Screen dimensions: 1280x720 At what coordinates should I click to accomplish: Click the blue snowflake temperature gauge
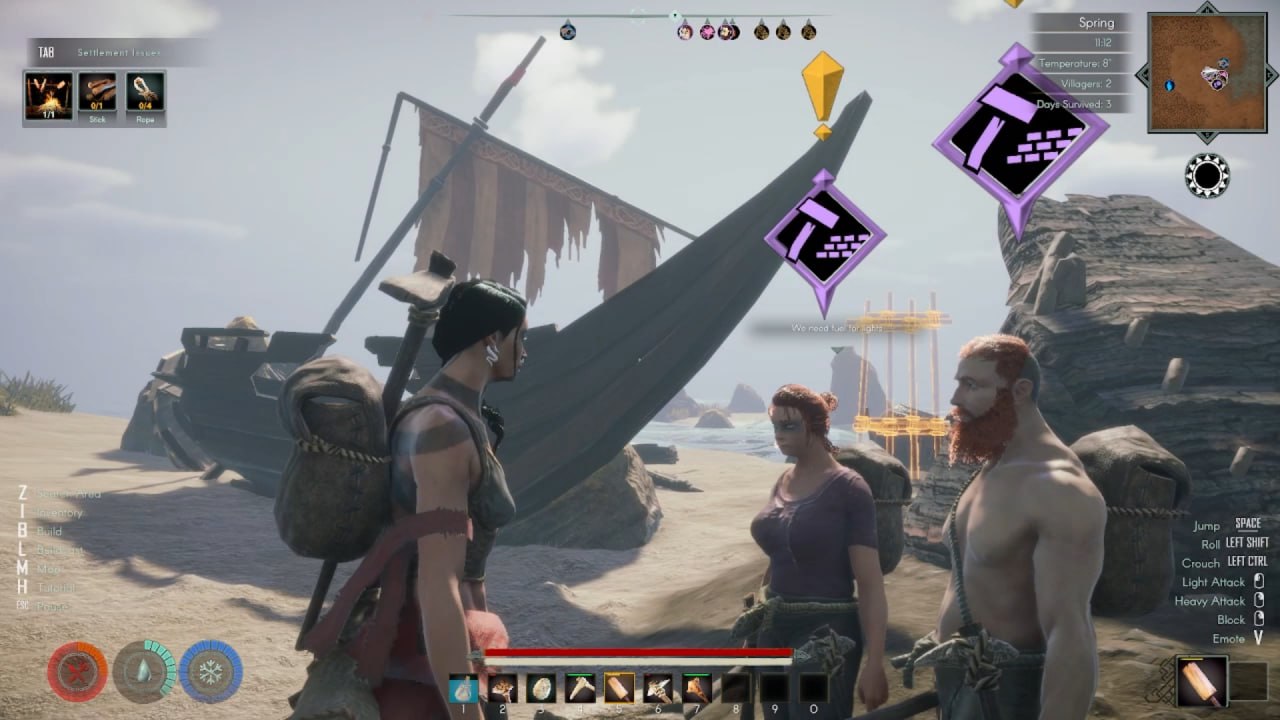click(211, 671)
